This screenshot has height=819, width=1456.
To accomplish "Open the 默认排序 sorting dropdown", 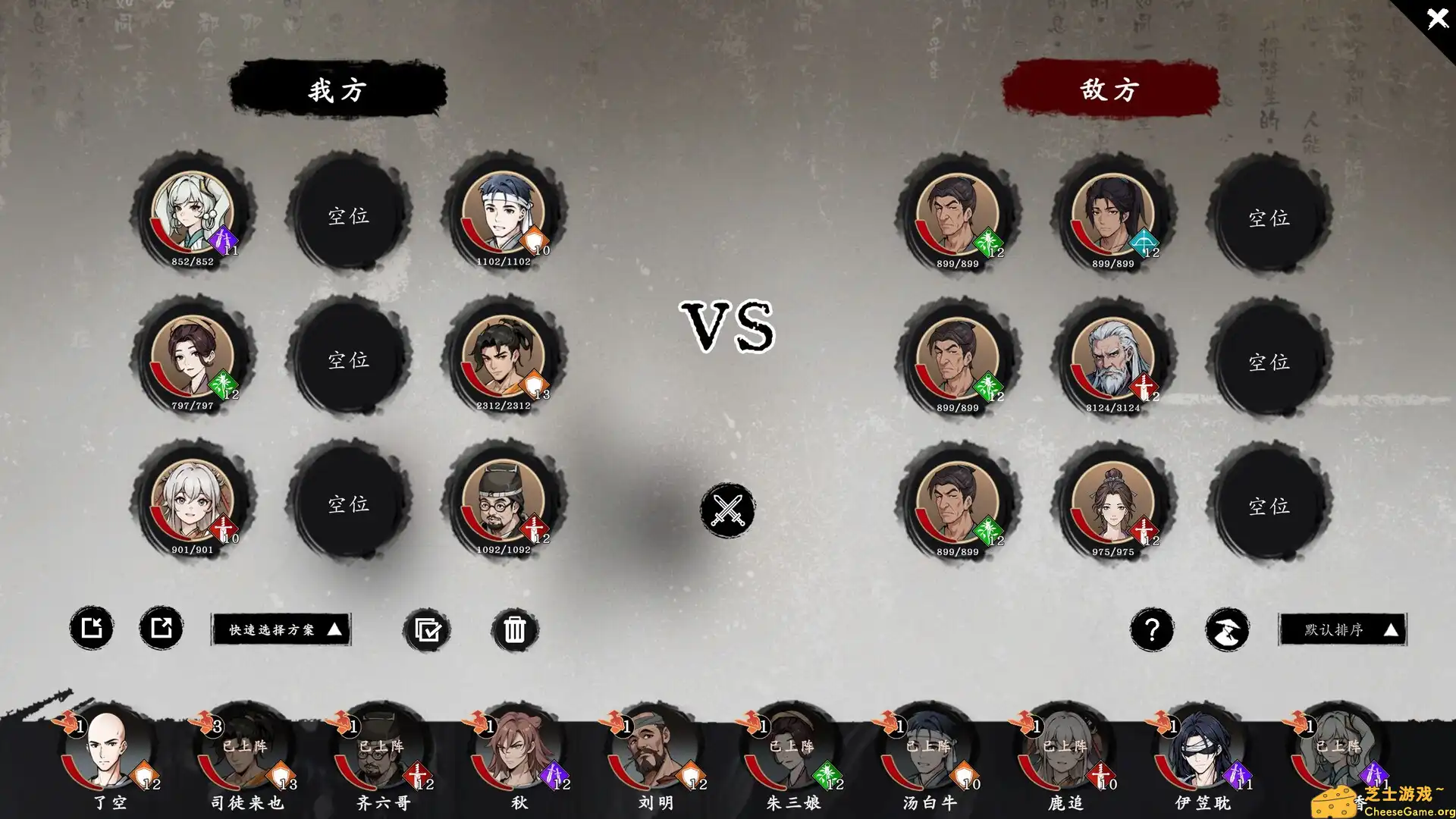I will [x=1342, y=629].
